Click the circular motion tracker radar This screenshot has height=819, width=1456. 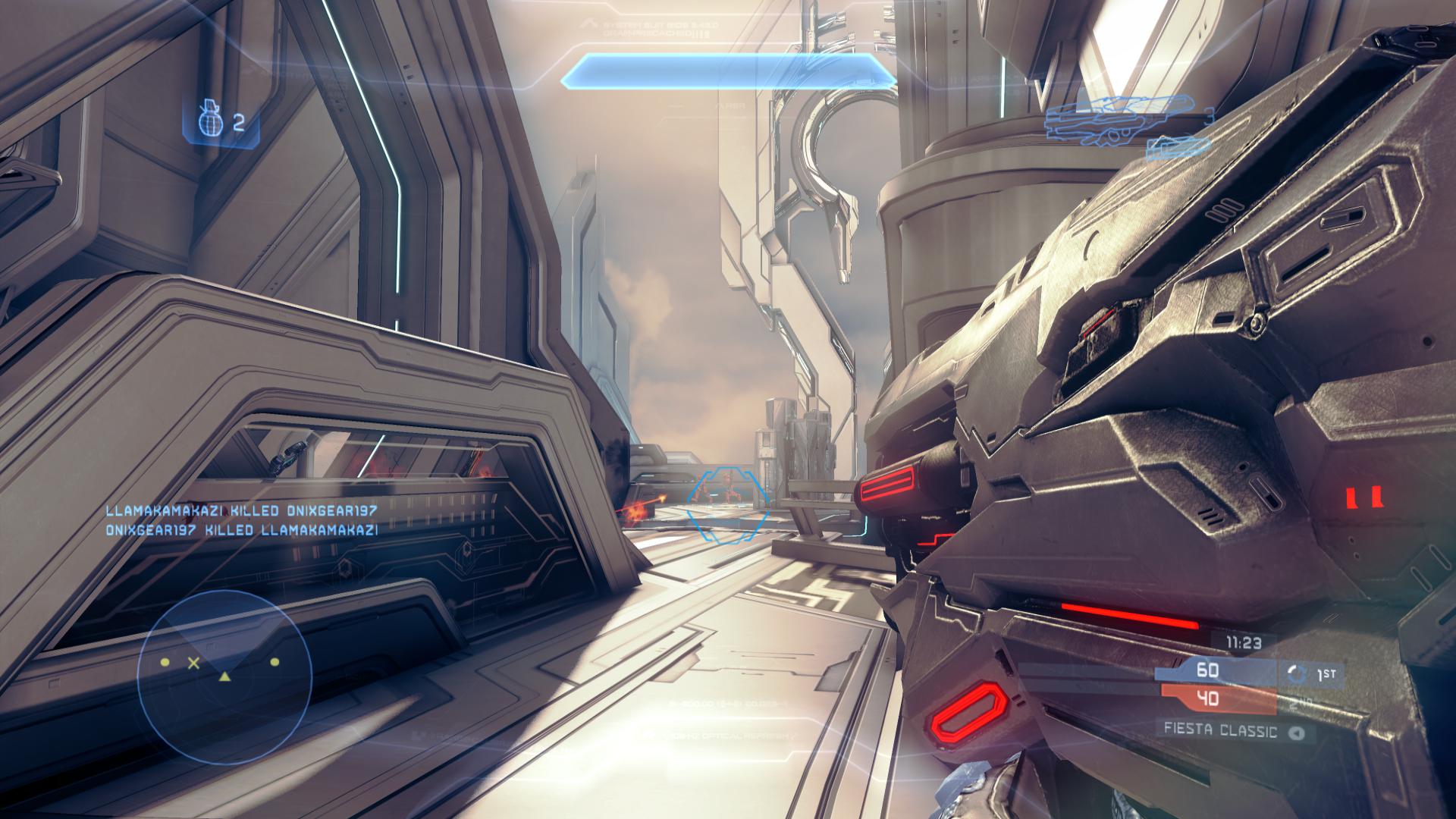click(224, 673)
